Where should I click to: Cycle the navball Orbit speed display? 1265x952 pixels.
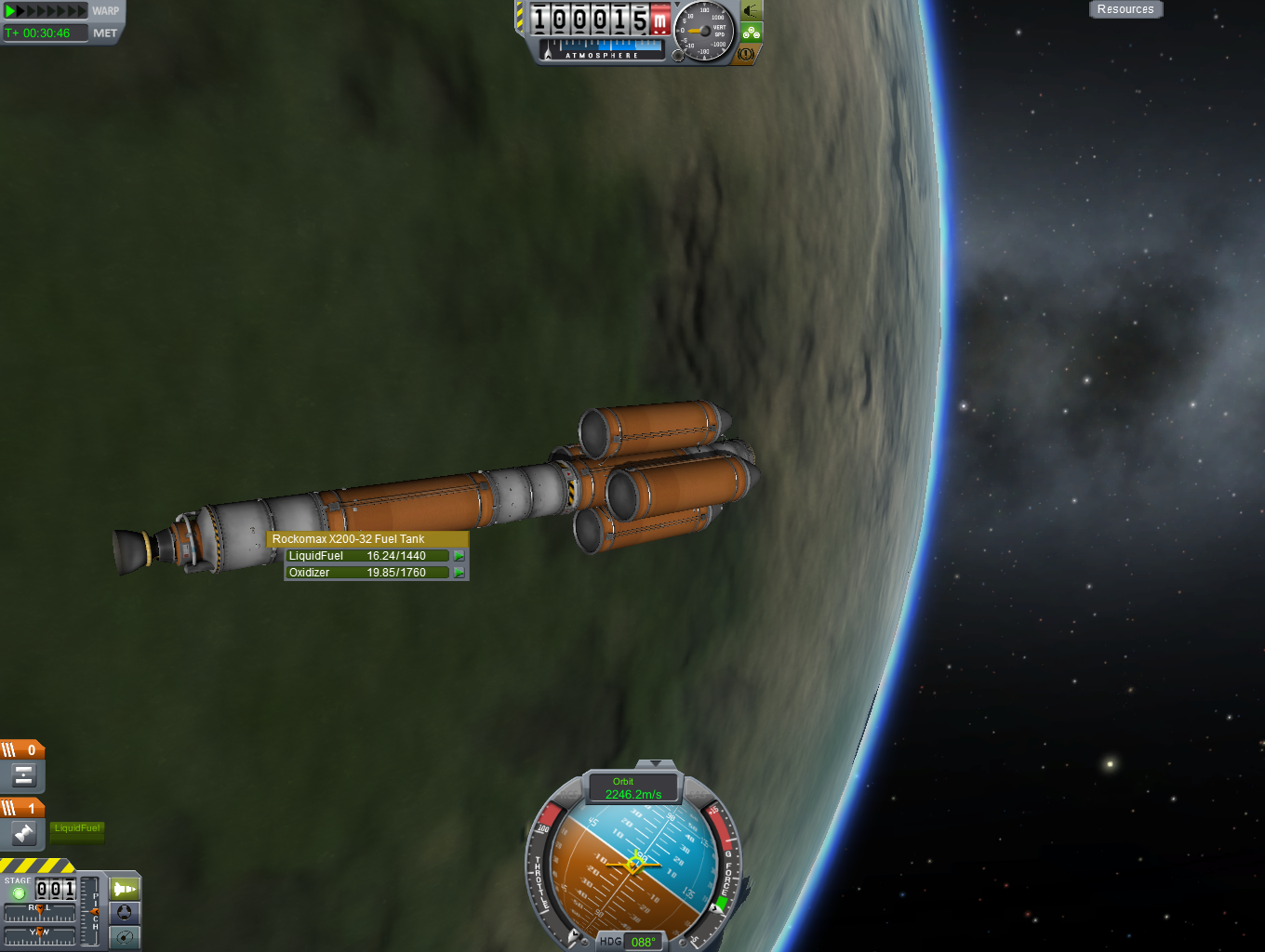(x=633, y=788)
